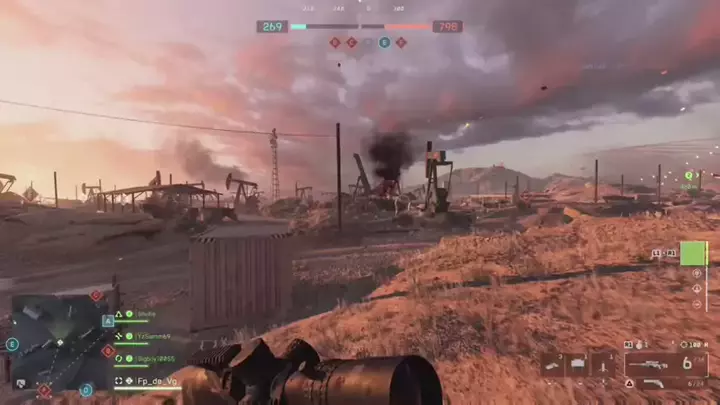Select blue objective E in top capture row

click(384, 43)
